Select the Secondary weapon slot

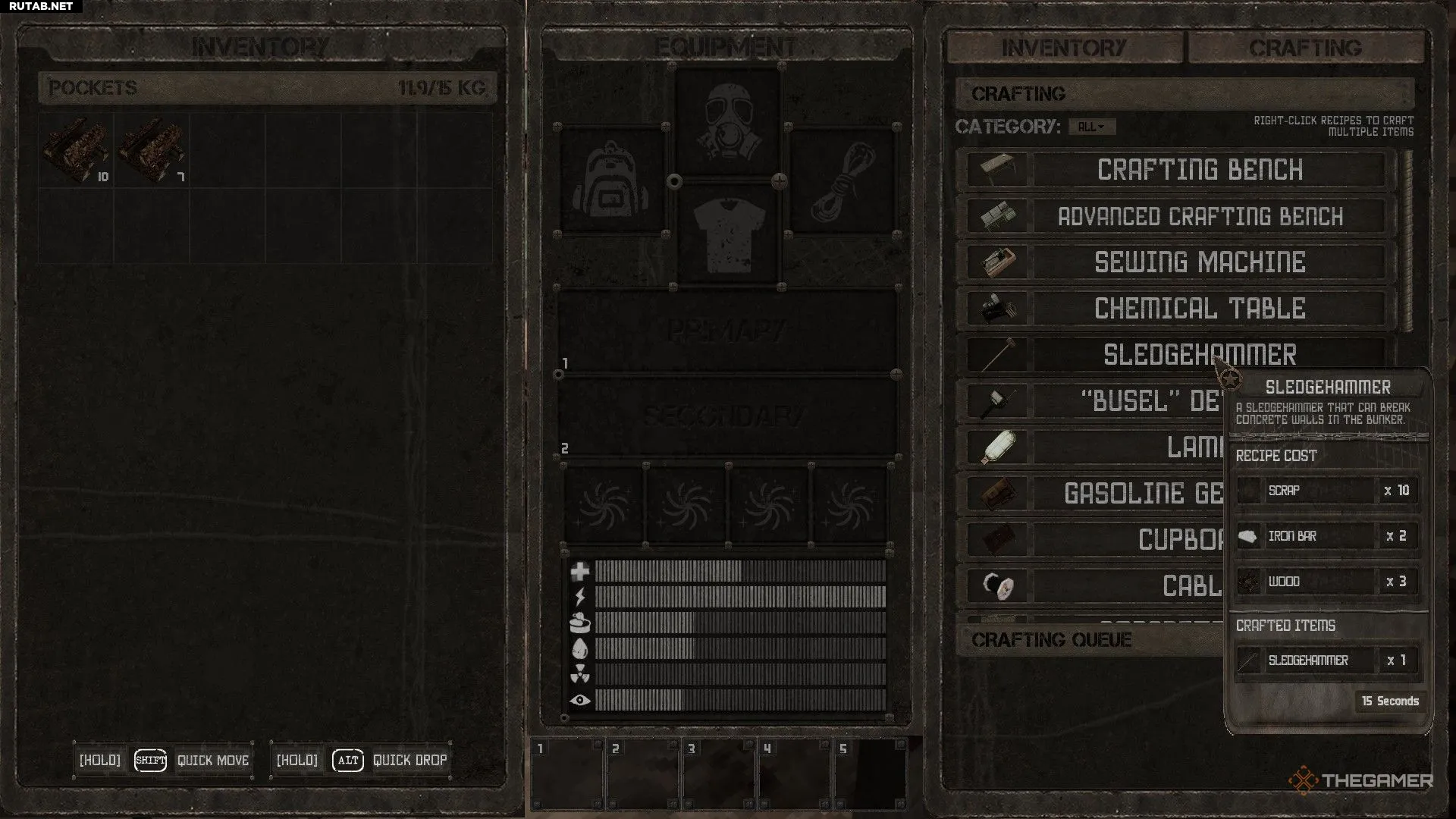(727, 416)
